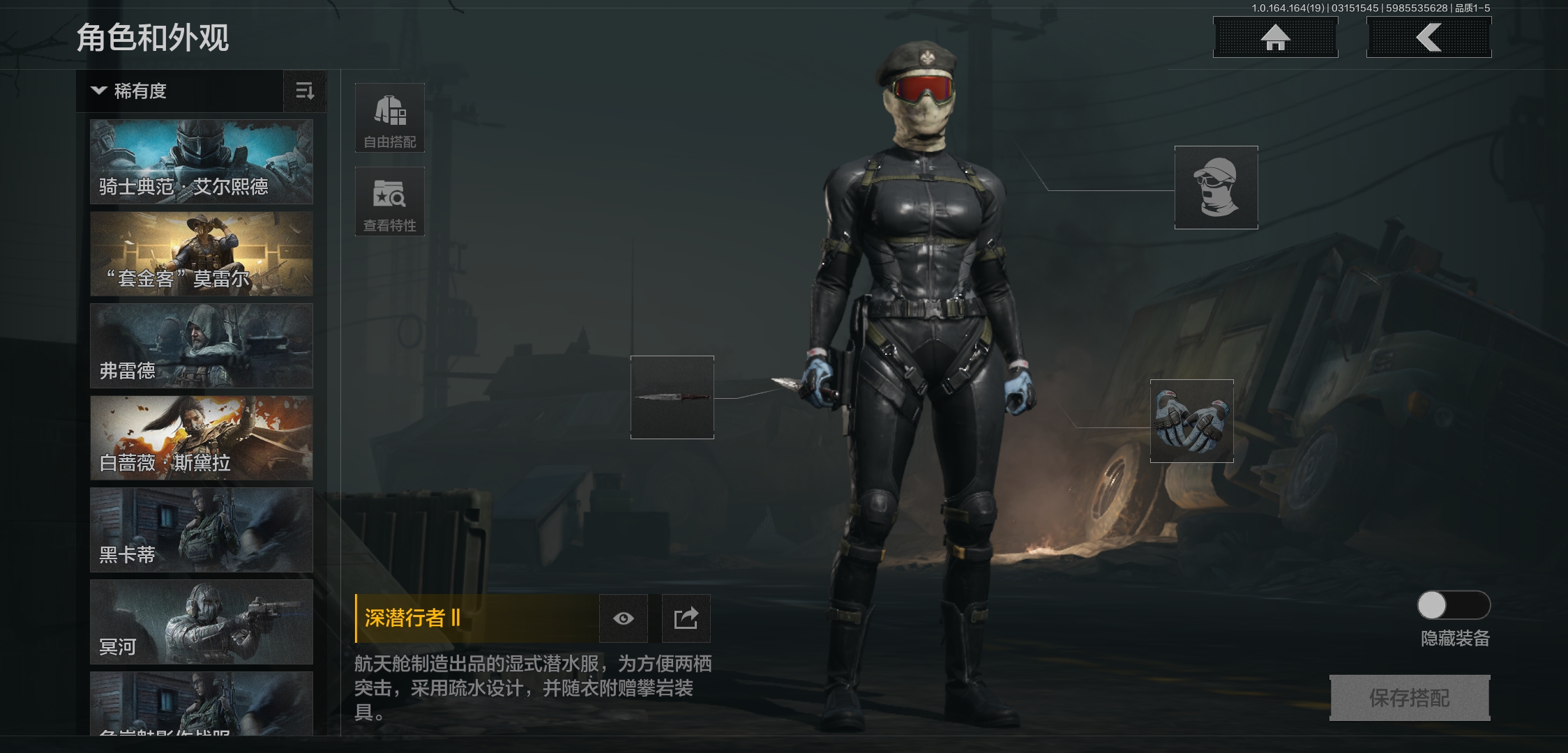Open the 自由搭配 free matching panel
Viewport: 1568px width, 753px height.
point(390,117)
